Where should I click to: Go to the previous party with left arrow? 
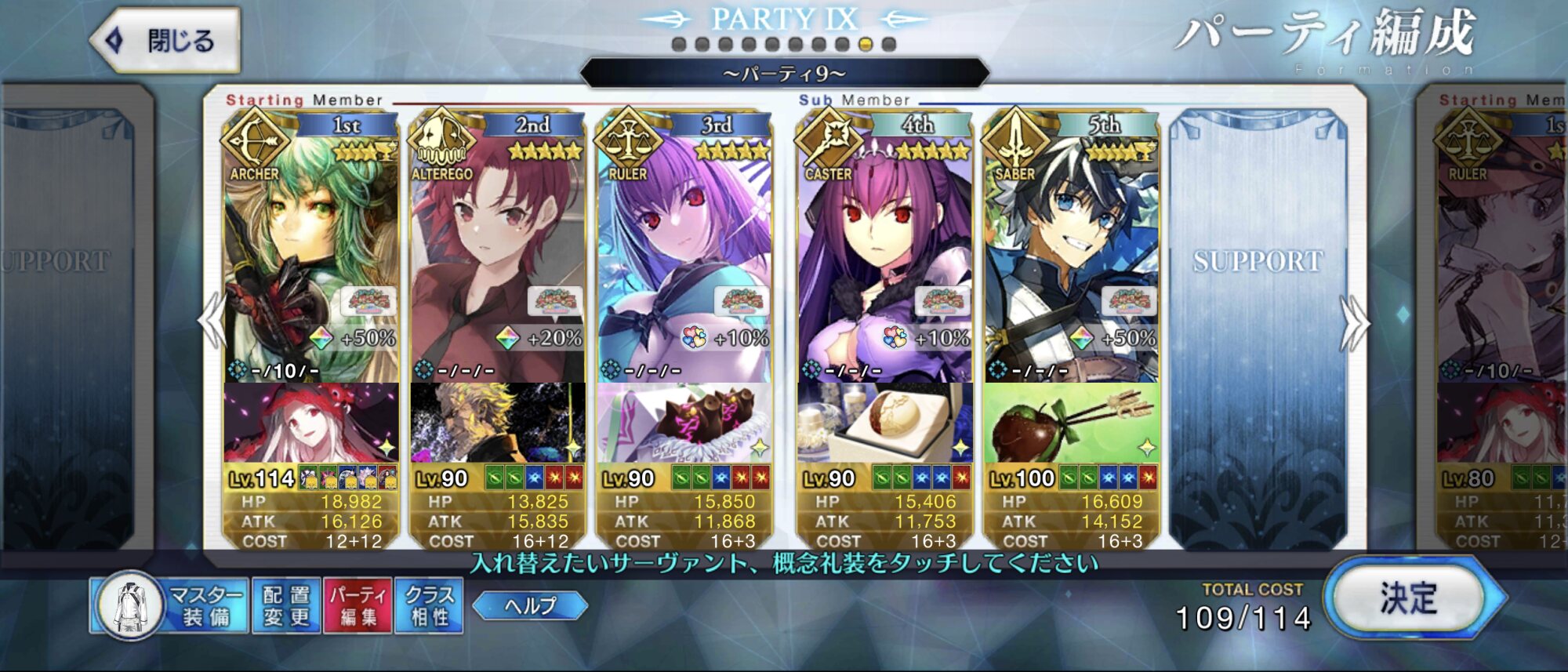212,321
